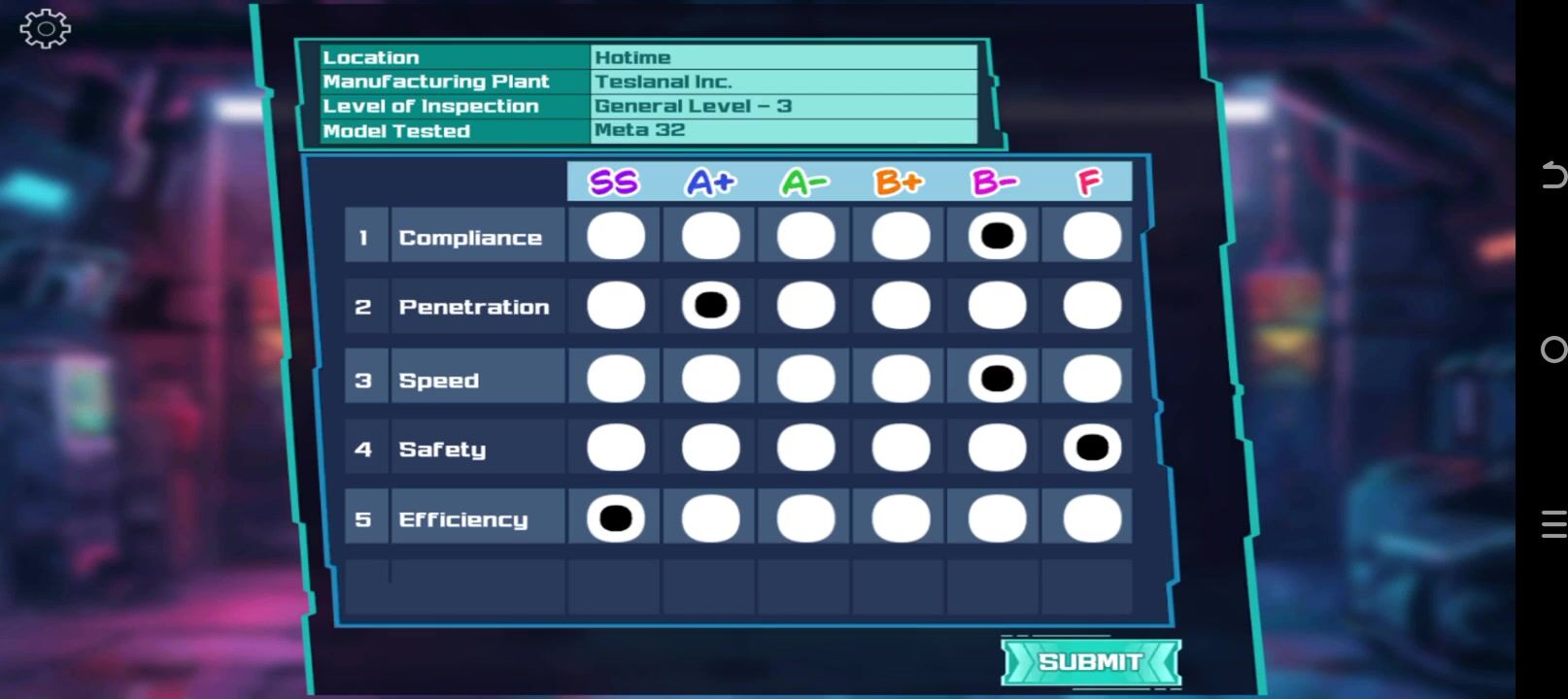This screenshot has width=1568, height=699.
Task: Tap the Android back navigation button
Action: click(1552, 175)
